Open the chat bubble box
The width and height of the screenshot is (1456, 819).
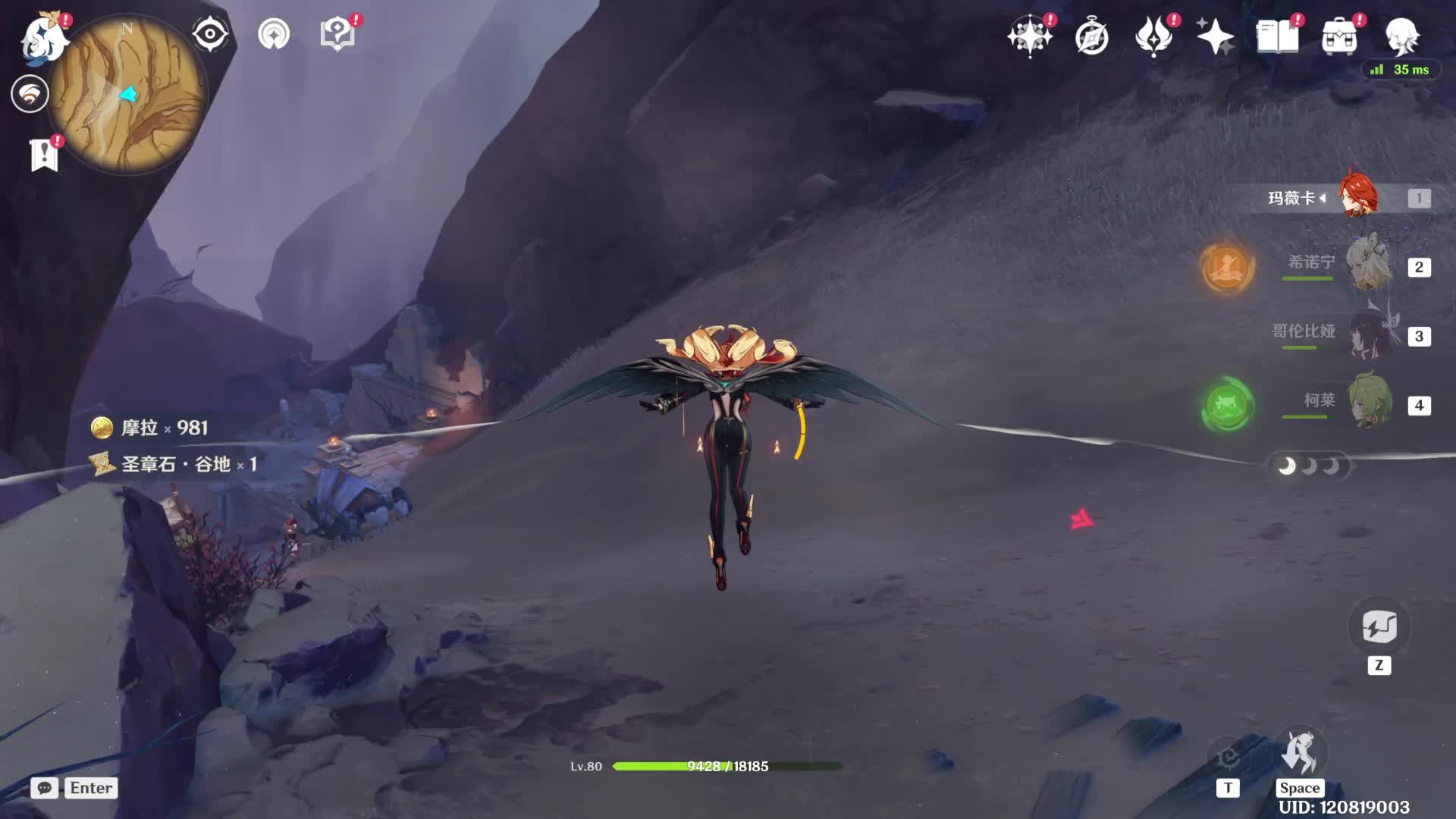(45, 788)
